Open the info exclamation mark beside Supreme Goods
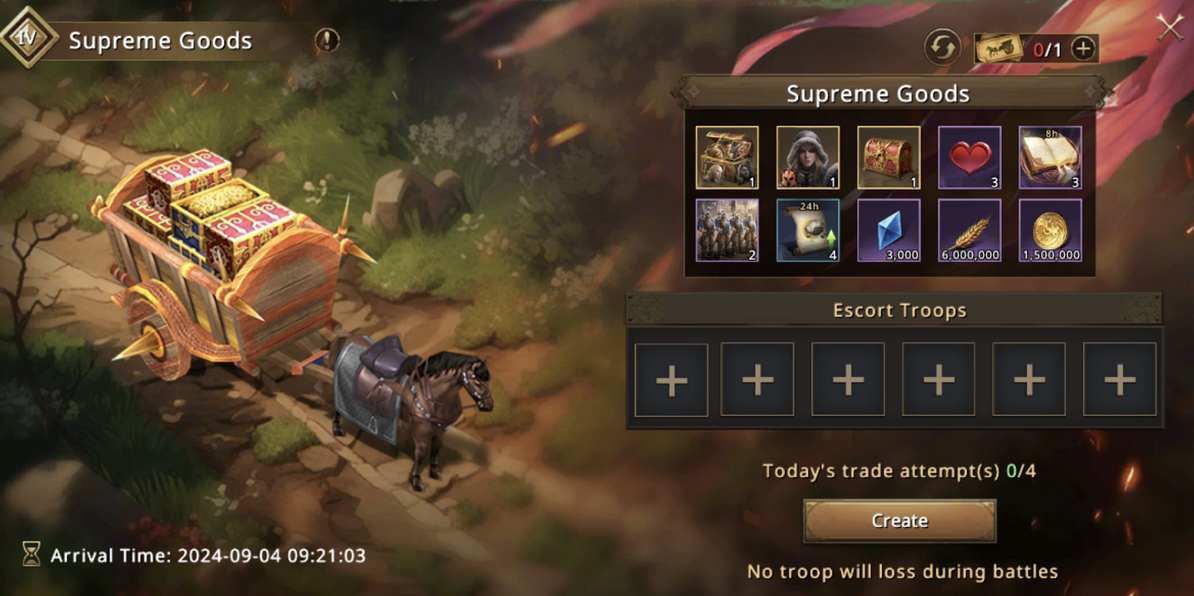This screenshot has height=596, width=1194. point(327,41)
